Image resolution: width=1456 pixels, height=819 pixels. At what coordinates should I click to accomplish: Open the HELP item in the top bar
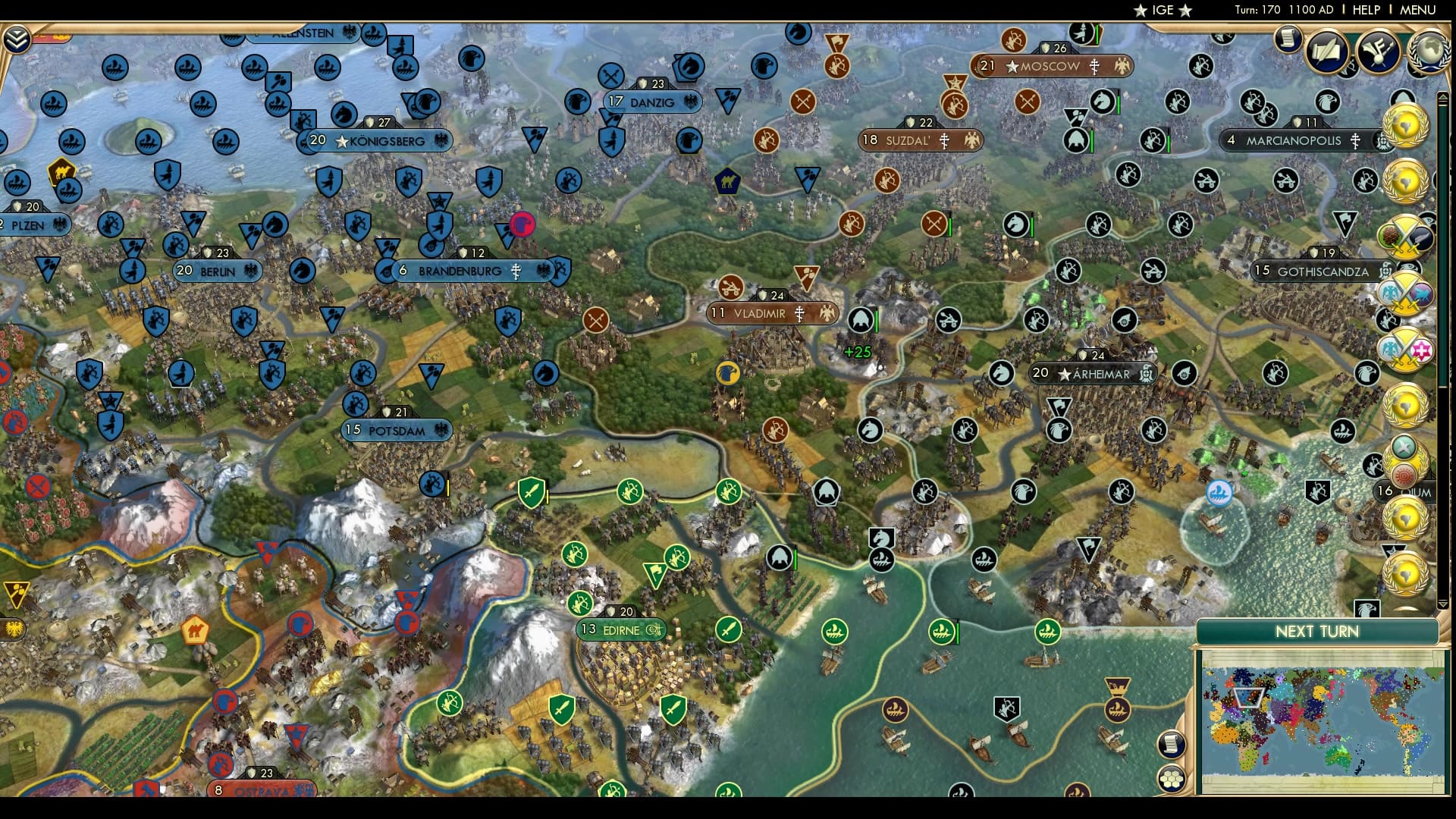tap(1365, 10)
